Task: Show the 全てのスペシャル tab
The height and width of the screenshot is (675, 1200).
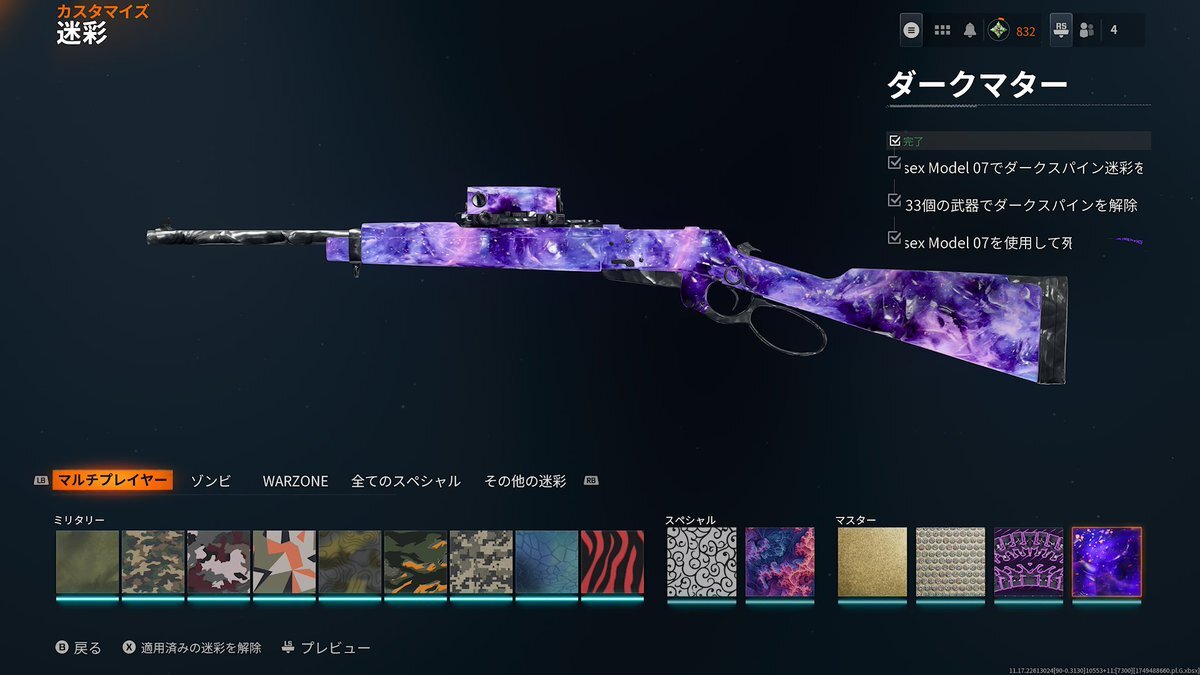Action: [x=405, y=481]
